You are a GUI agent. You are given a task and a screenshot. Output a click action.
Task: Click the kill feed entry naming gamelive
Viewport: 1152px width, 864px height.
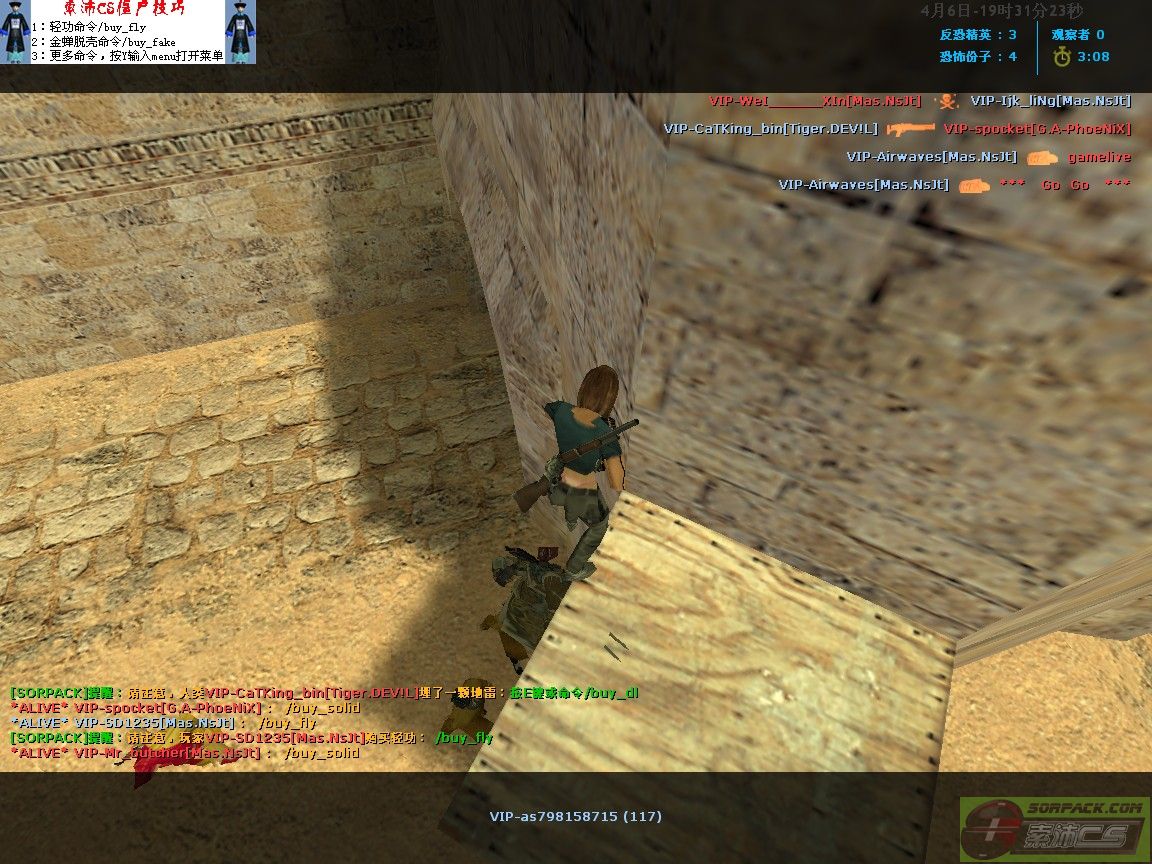click(1098, 157)
